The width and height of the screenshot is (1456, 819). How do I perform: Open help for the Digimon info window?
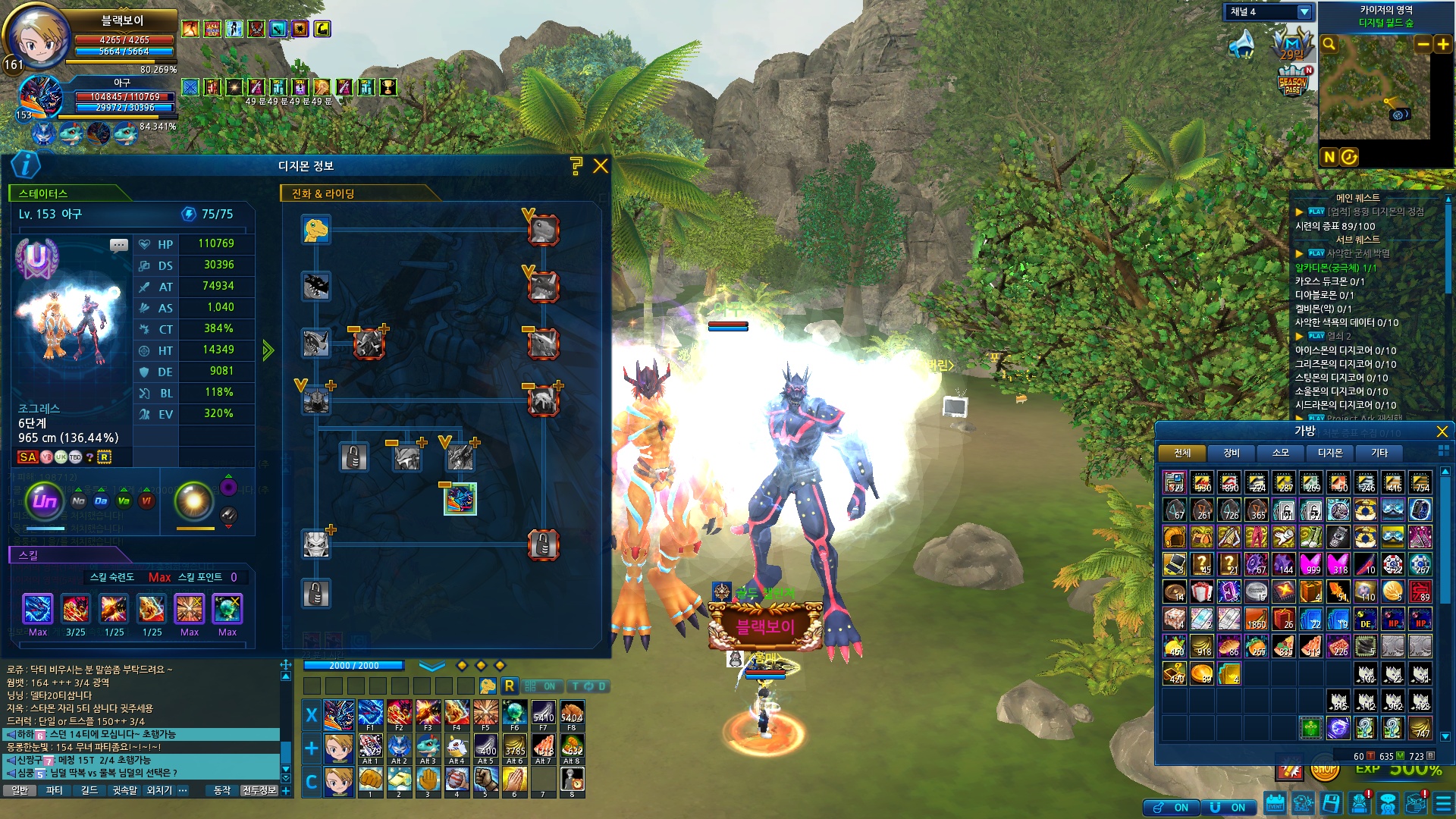[576, 166]
